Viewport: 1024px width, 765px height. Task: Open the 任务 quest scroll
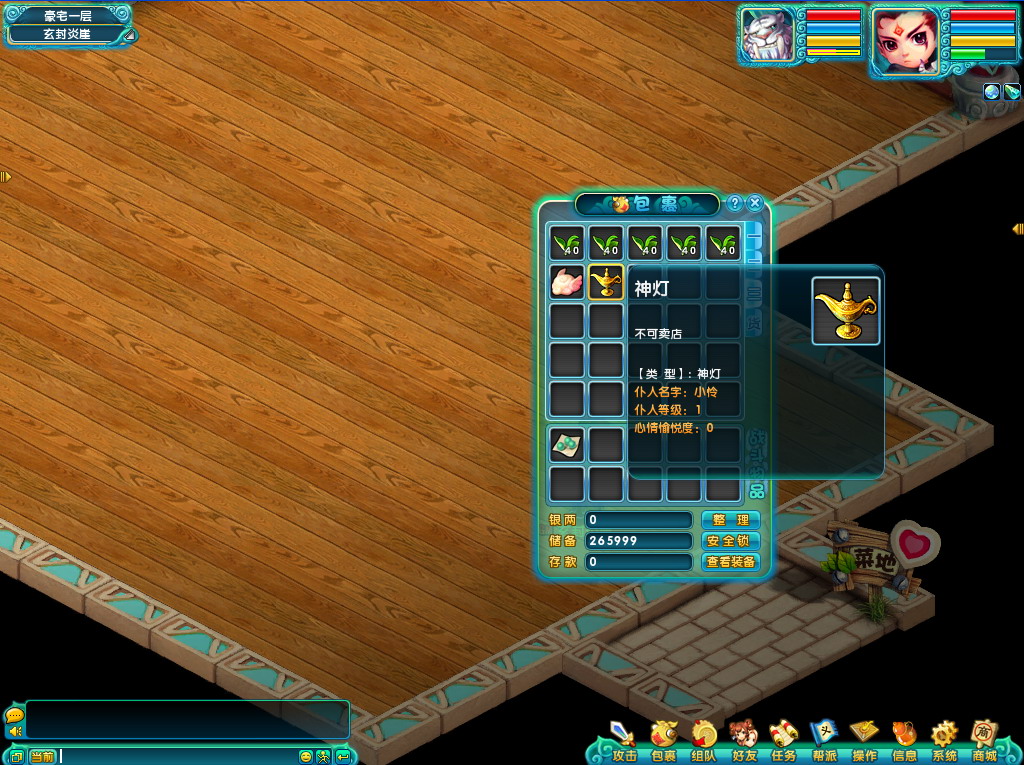coord(783,740)
